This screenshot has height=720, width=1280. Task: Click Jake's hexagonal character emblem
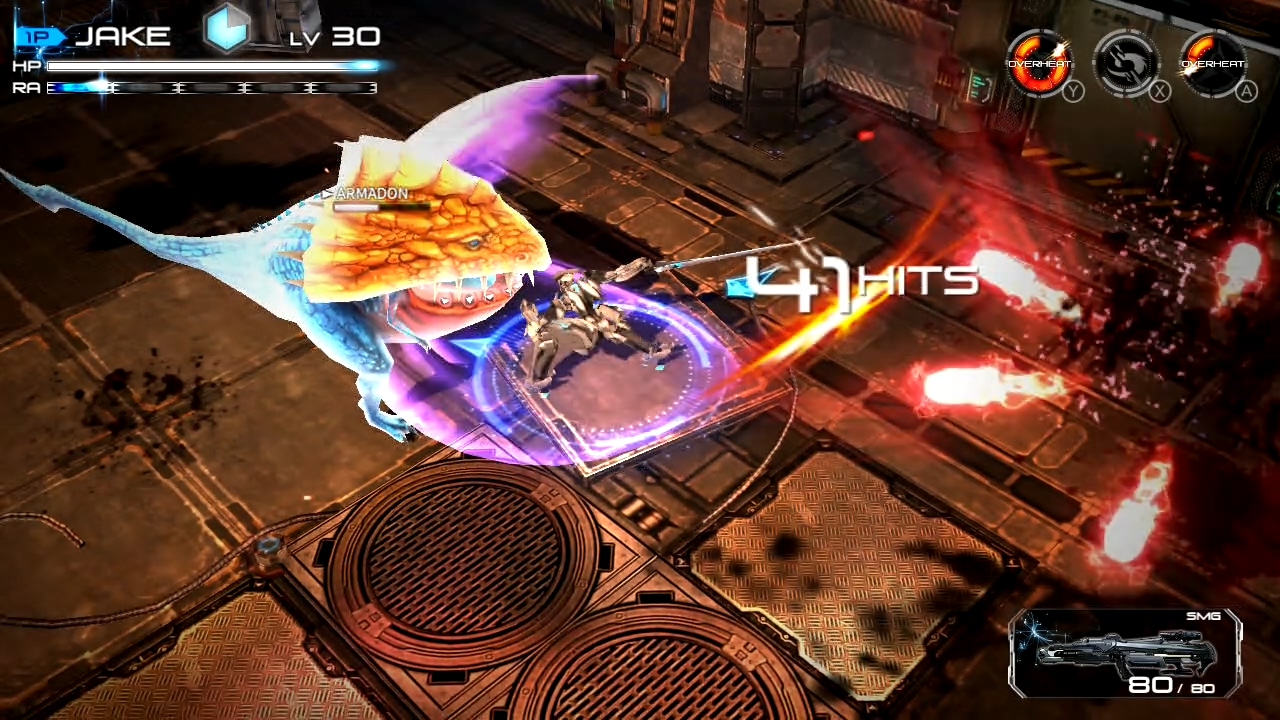point(228,30)
